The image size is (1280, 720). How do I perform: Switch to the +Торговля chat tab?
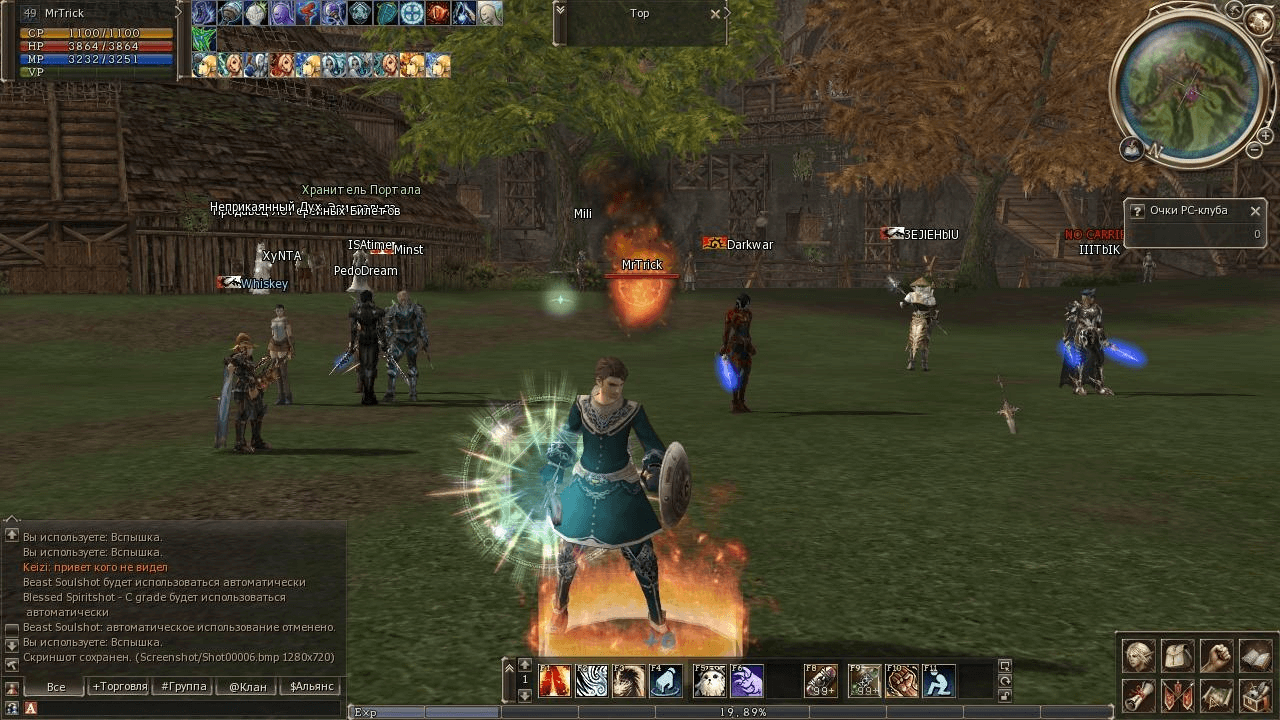(119, 687)
